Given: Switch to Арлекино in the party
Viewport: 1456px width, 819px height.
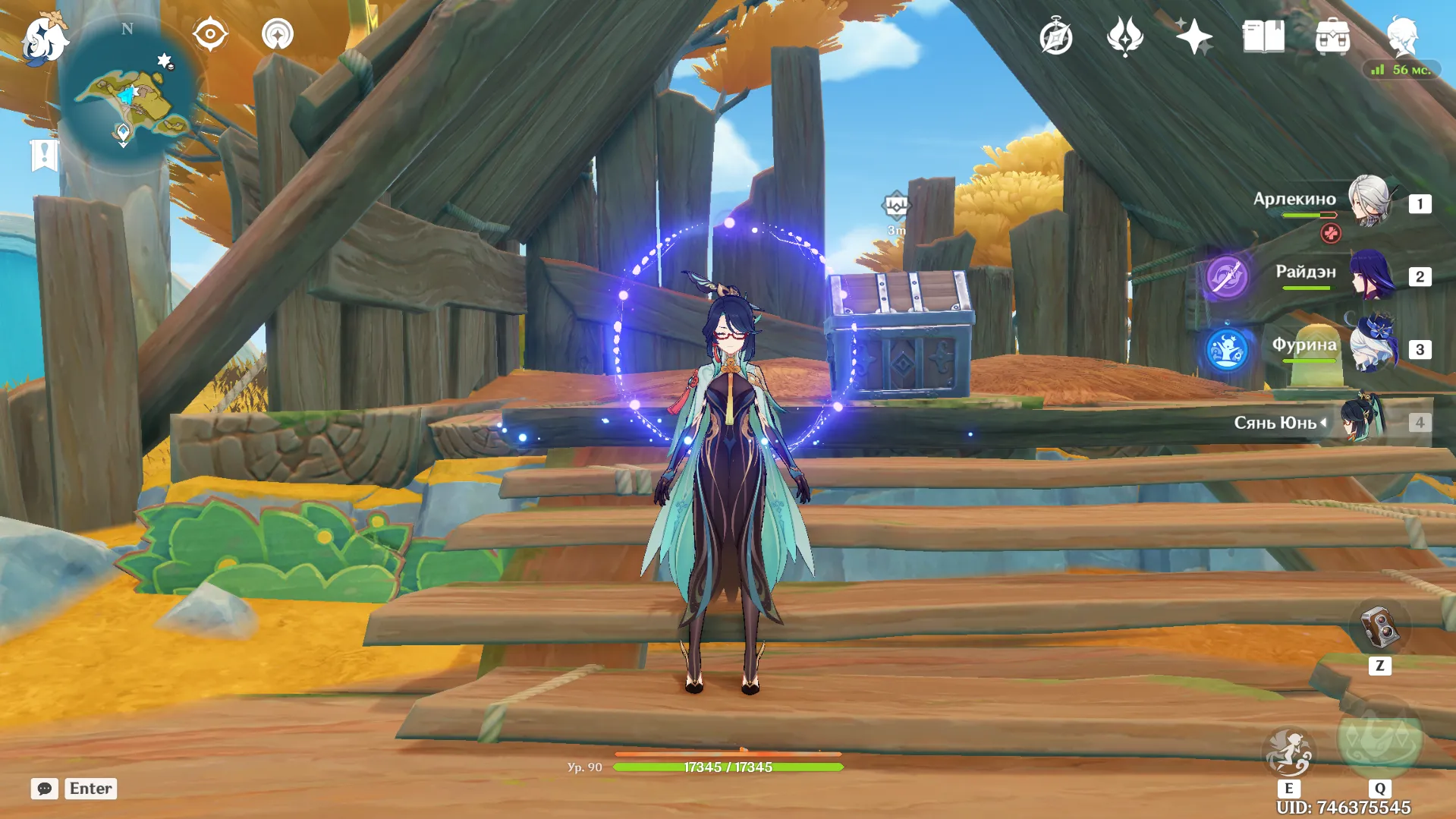Looking at the screenshot, I should [1370, 202].
